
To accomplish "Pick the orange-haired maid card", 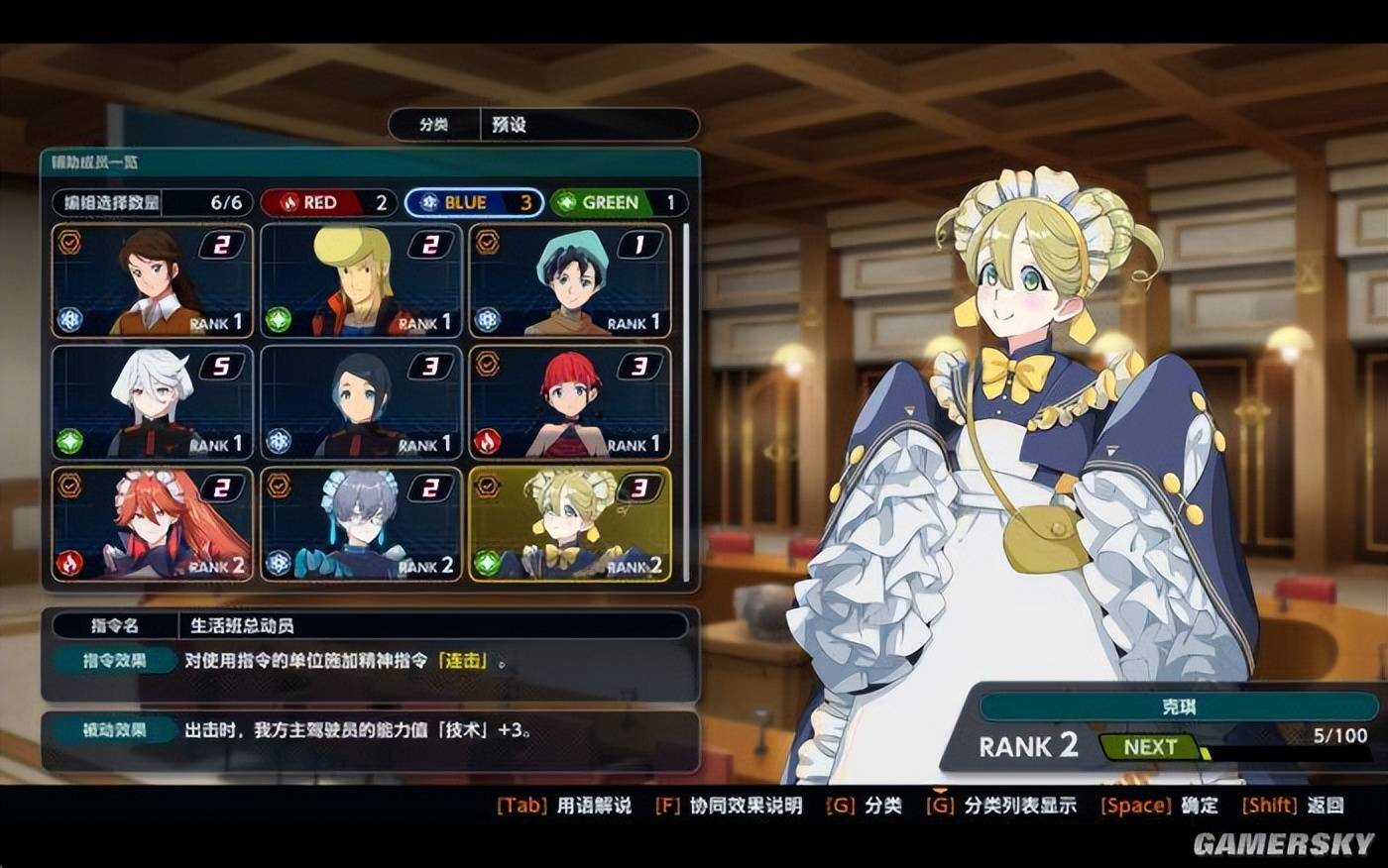I will tap(153, 523).
